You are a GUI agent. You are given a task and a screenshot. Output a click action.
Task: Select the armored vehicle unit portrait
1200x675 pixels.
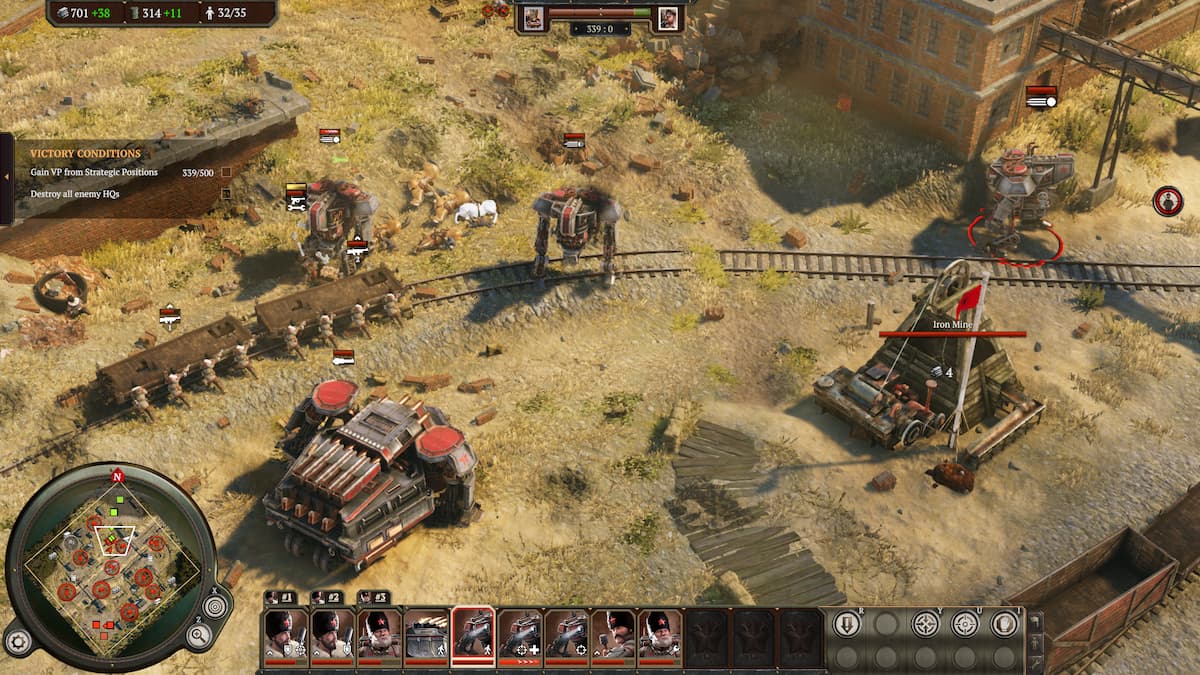426,636
